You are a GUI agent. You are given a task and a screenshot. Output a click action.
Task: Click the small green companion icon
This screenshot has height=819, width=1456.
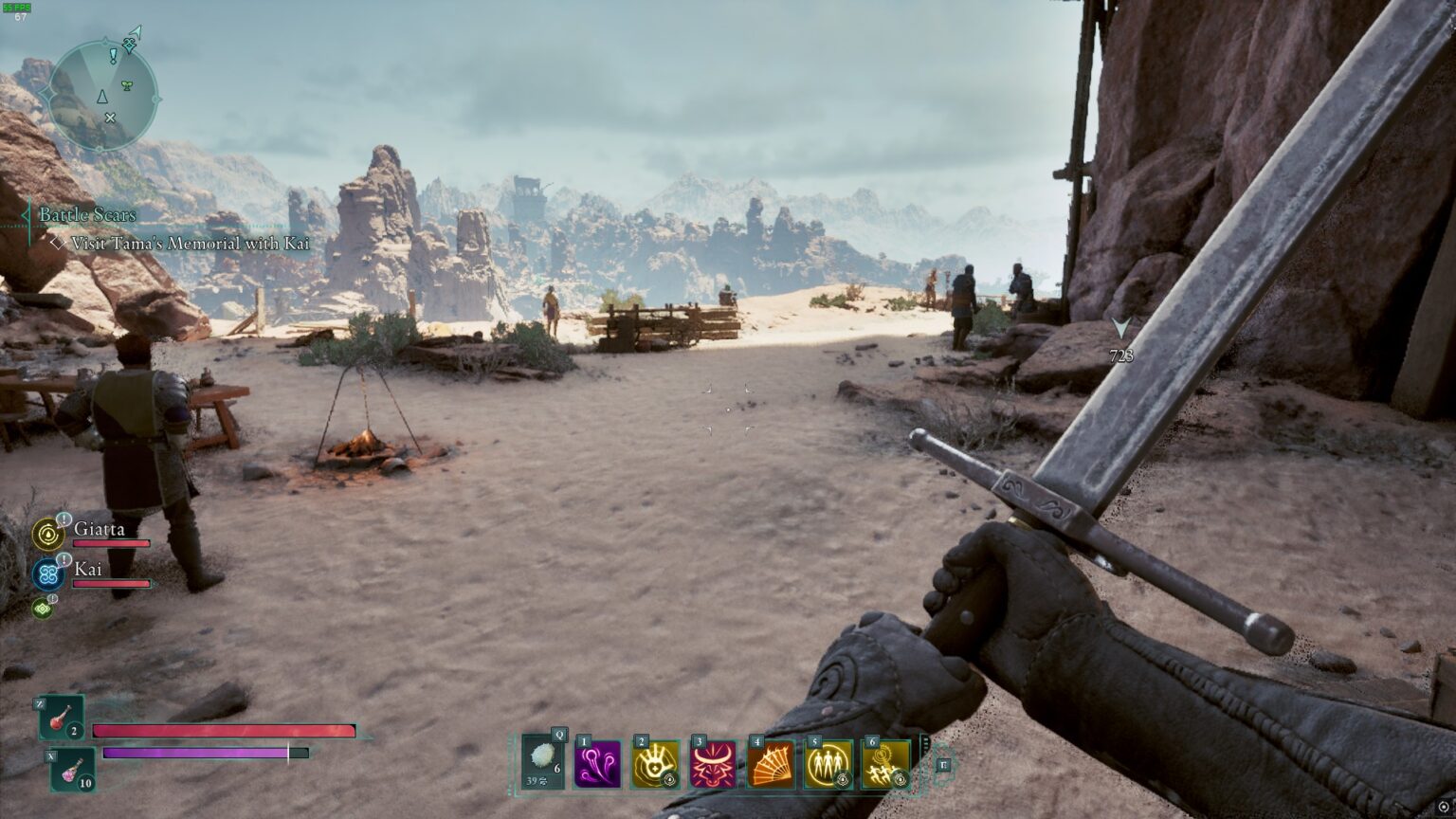(x=42, y=608)
